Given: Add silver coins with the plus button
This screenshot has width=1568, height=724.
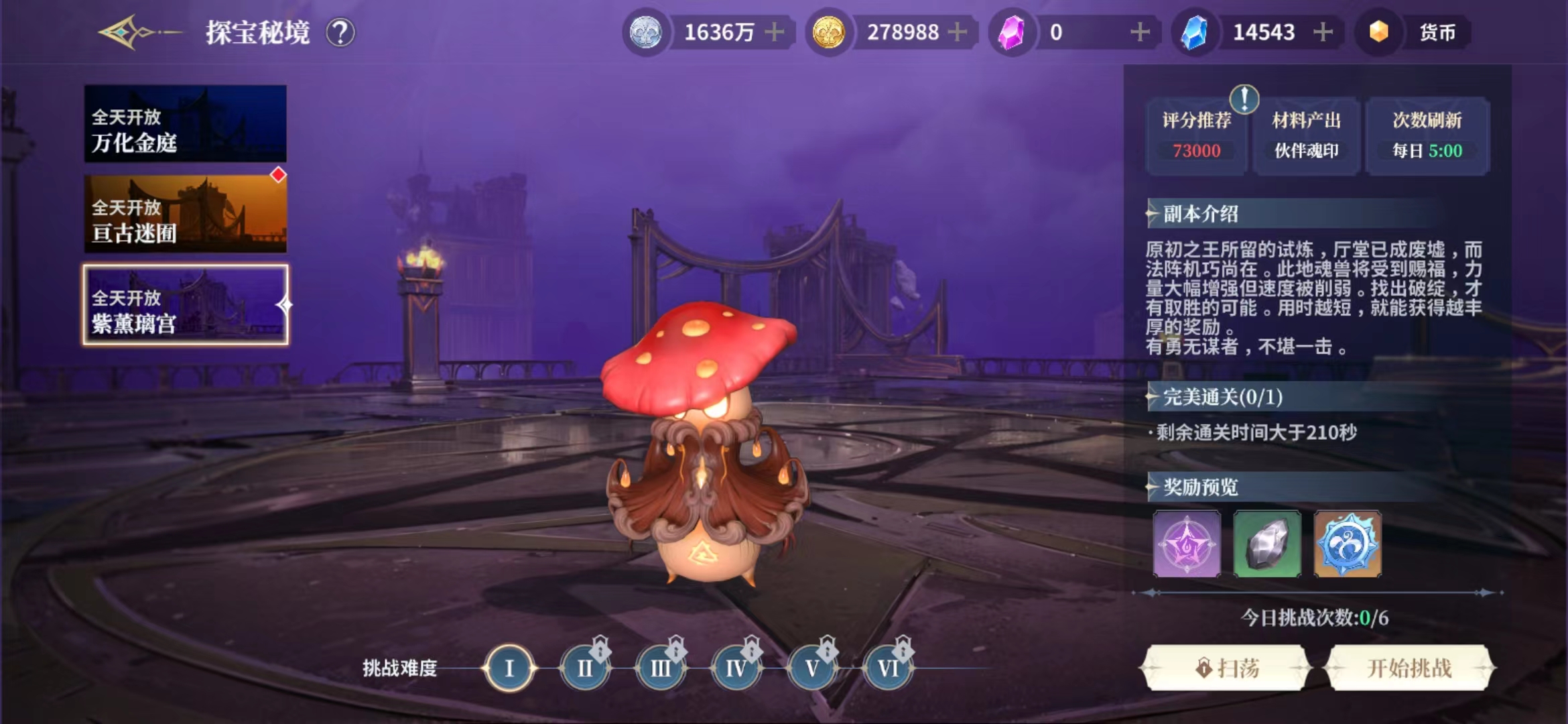Looking at the screenshot, I should 775,32.
